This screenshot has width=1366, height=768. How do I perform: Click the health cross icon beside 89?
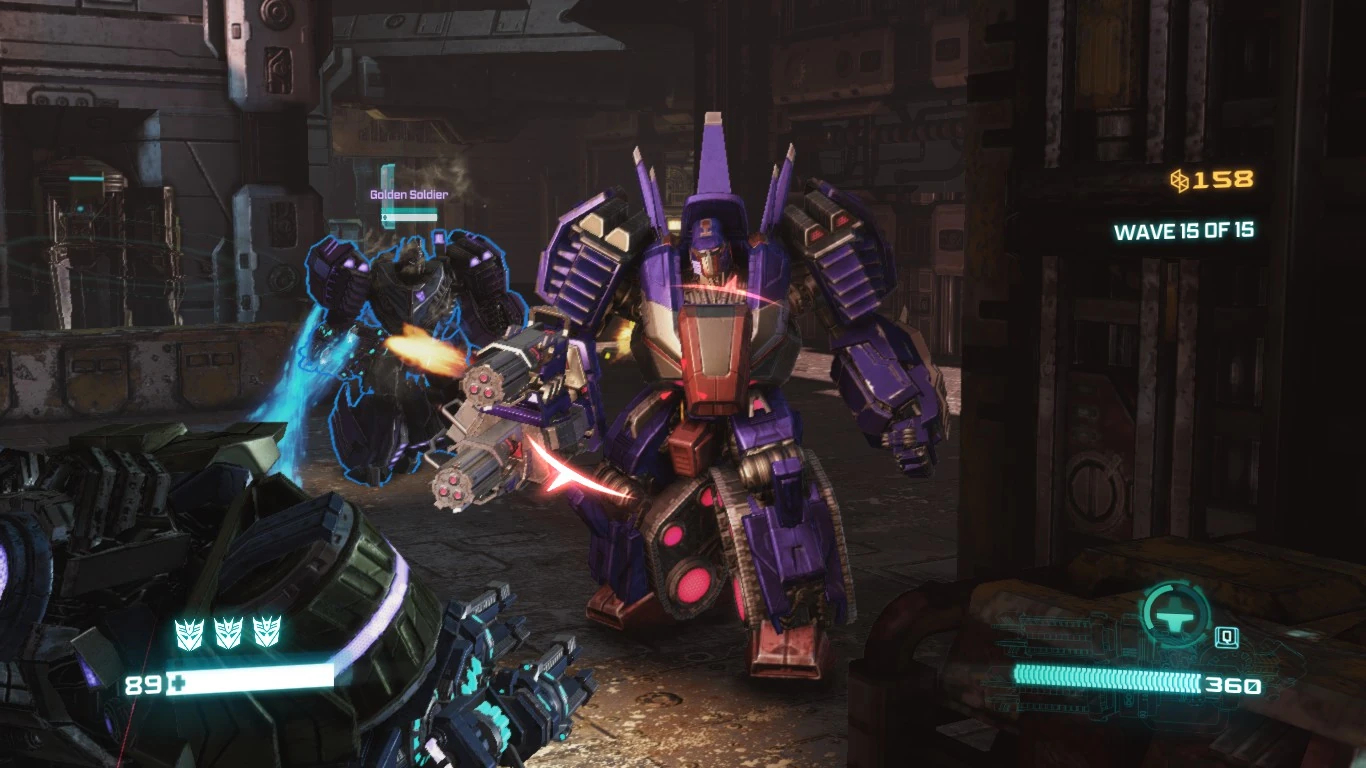[179, 684]
